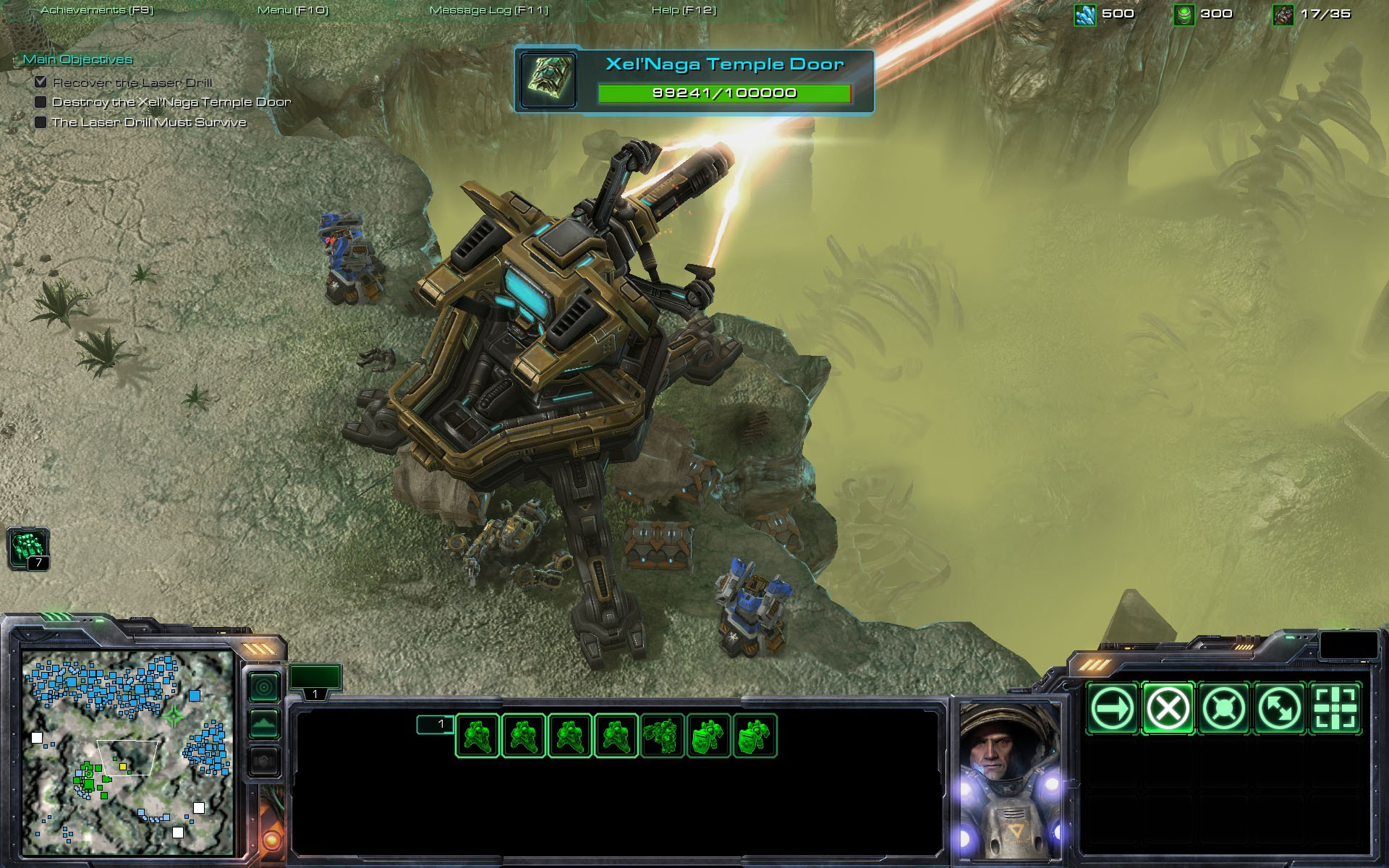Viewport: 1389px width, 868px height.
Task: Select the Patrol command
Action: 1279,708
